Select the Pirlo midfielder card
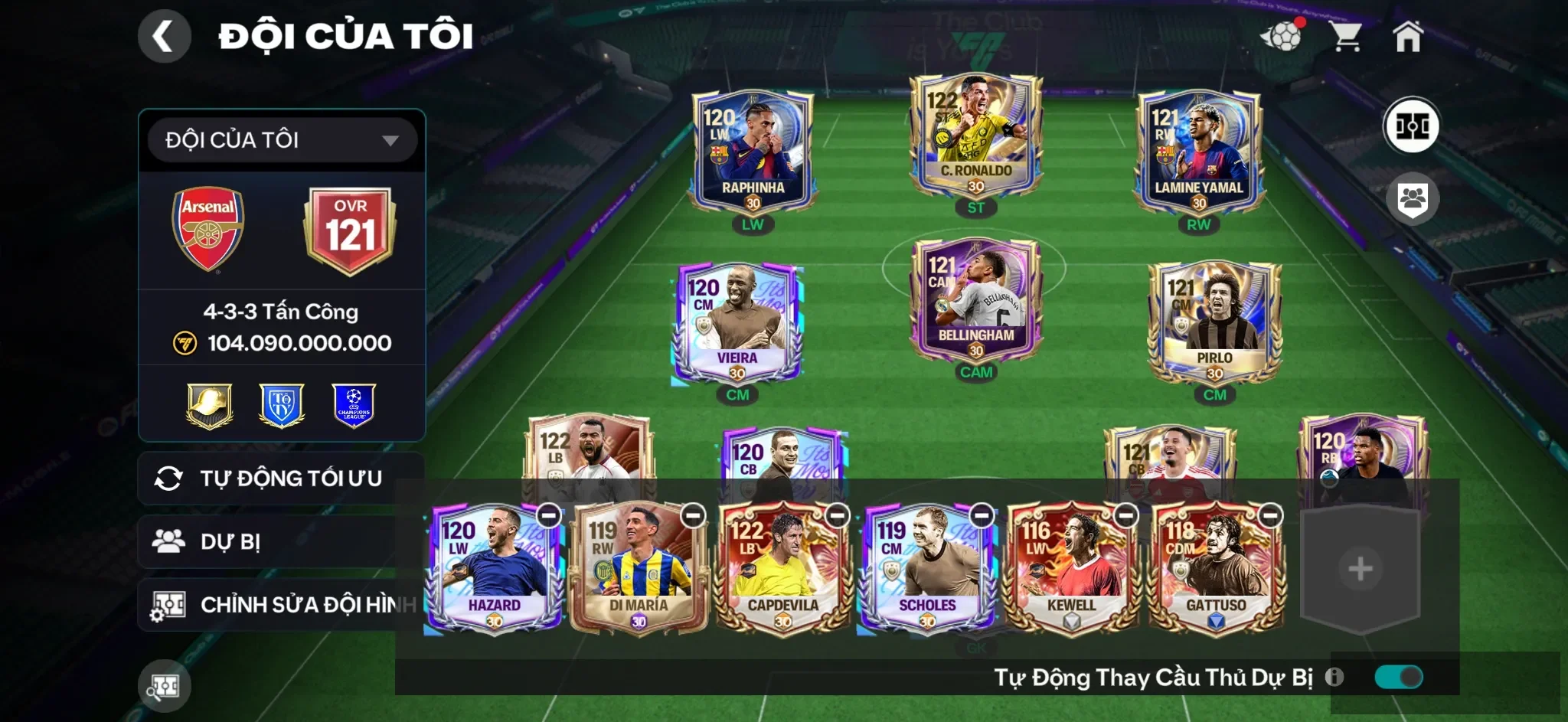The height and width of the screenshot is (722, 1568). point(1214,322)
